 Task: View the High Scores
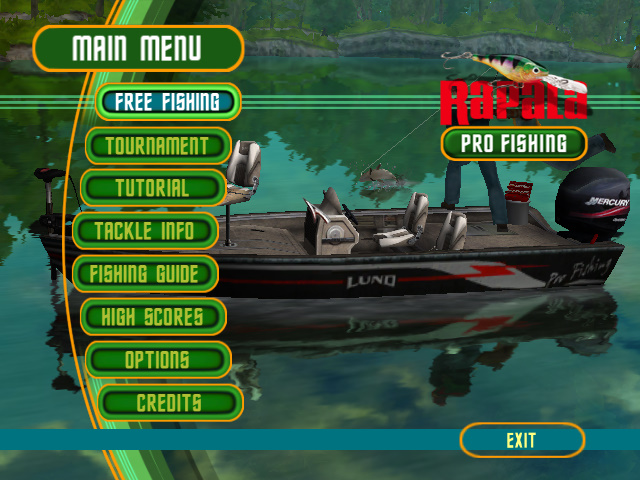pos(152,317)
